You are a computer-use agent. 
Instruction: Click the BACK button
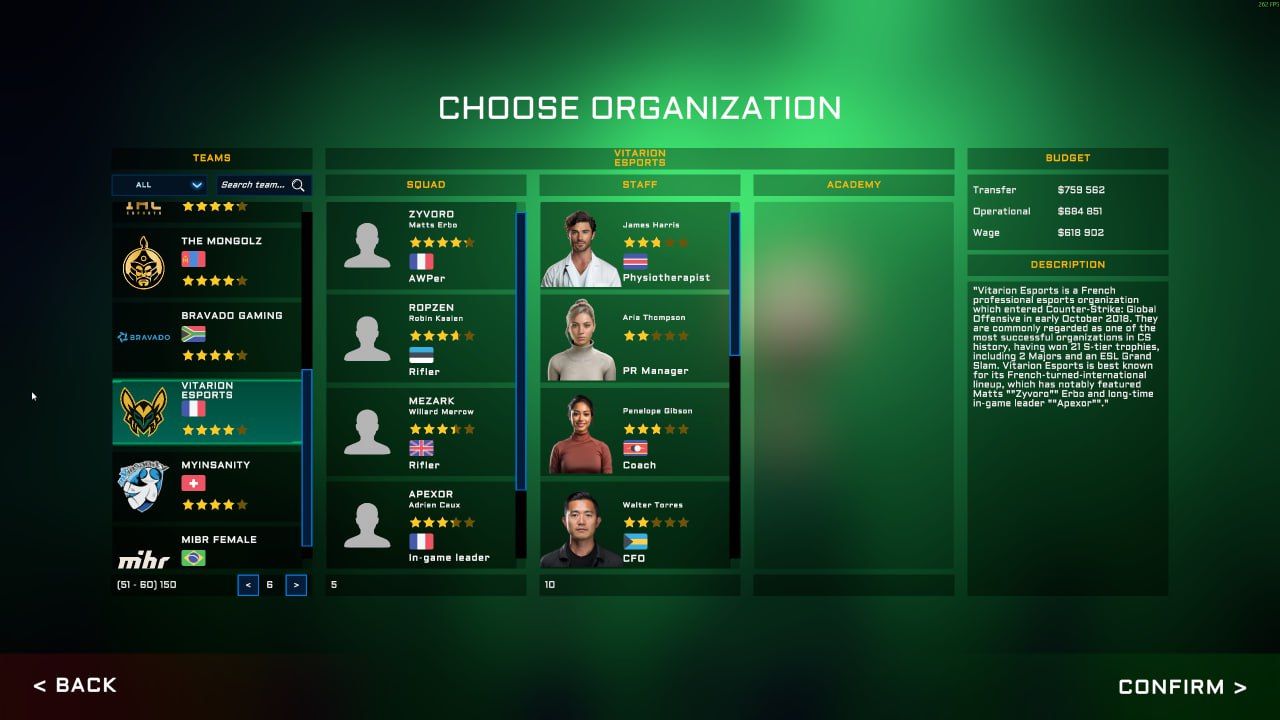[x=75, y=685]
